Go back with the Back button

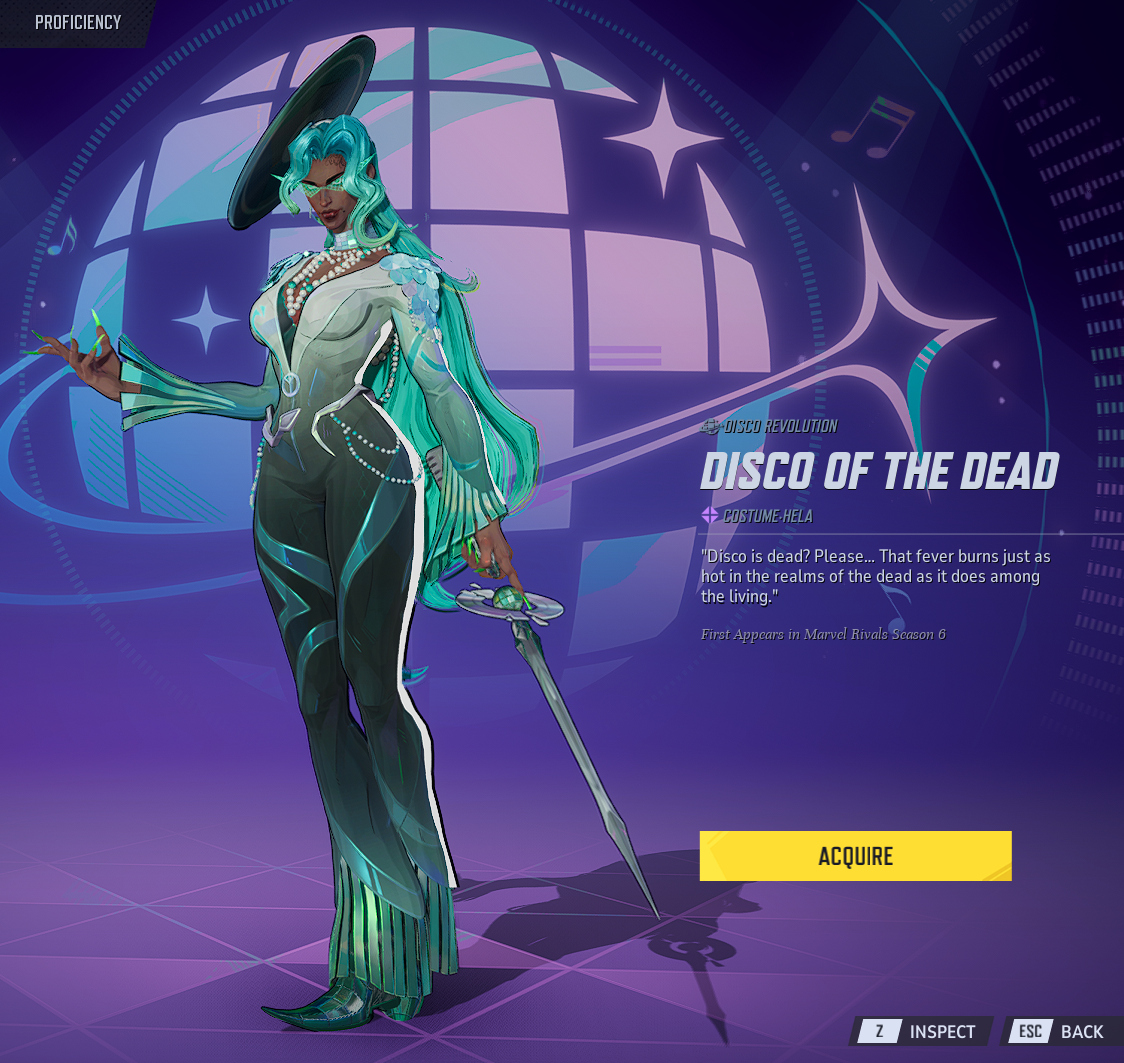point(1062,1031)
